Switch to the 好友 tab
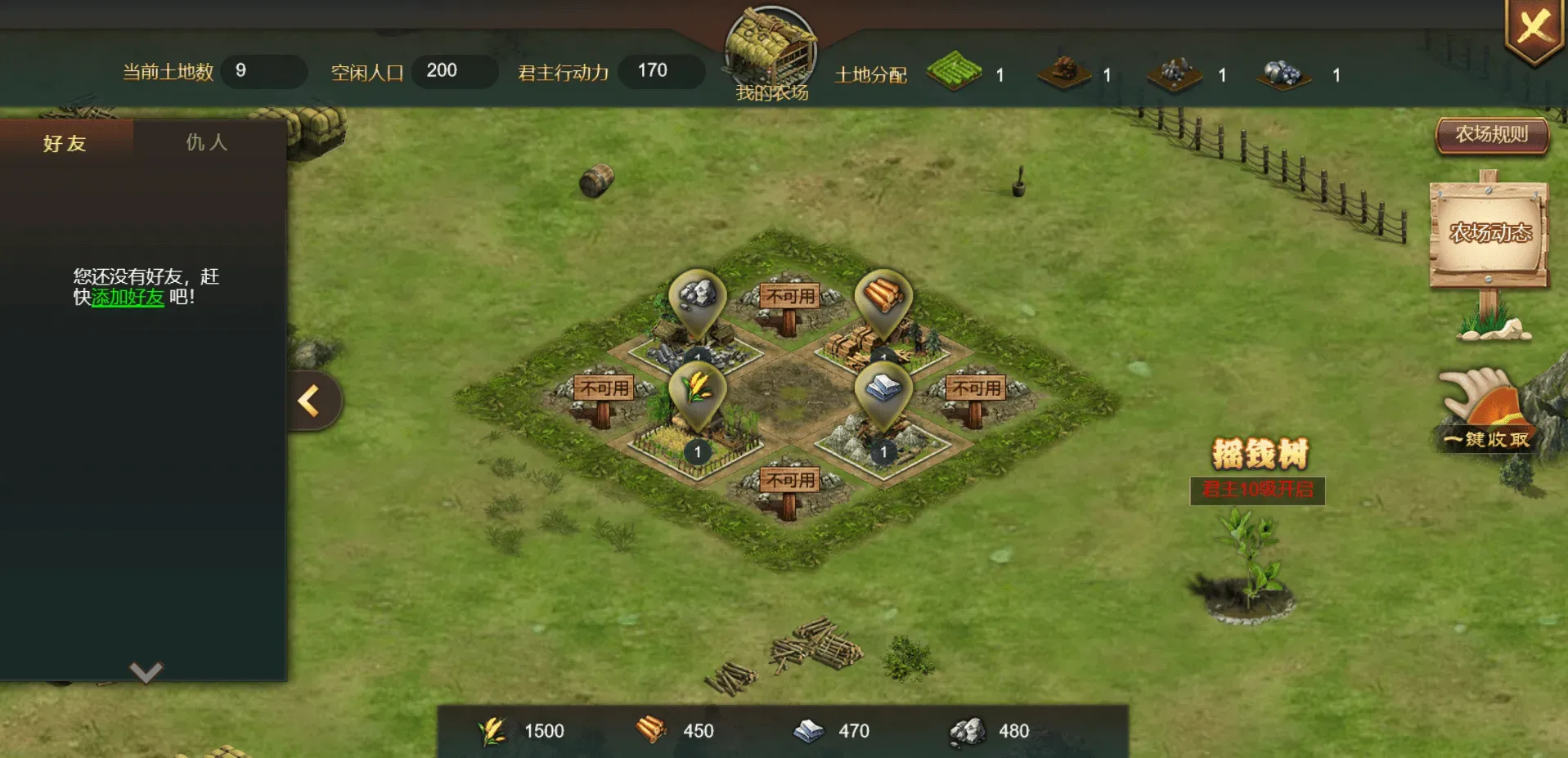Screen dimensions: 1568x758 (65, 142)
